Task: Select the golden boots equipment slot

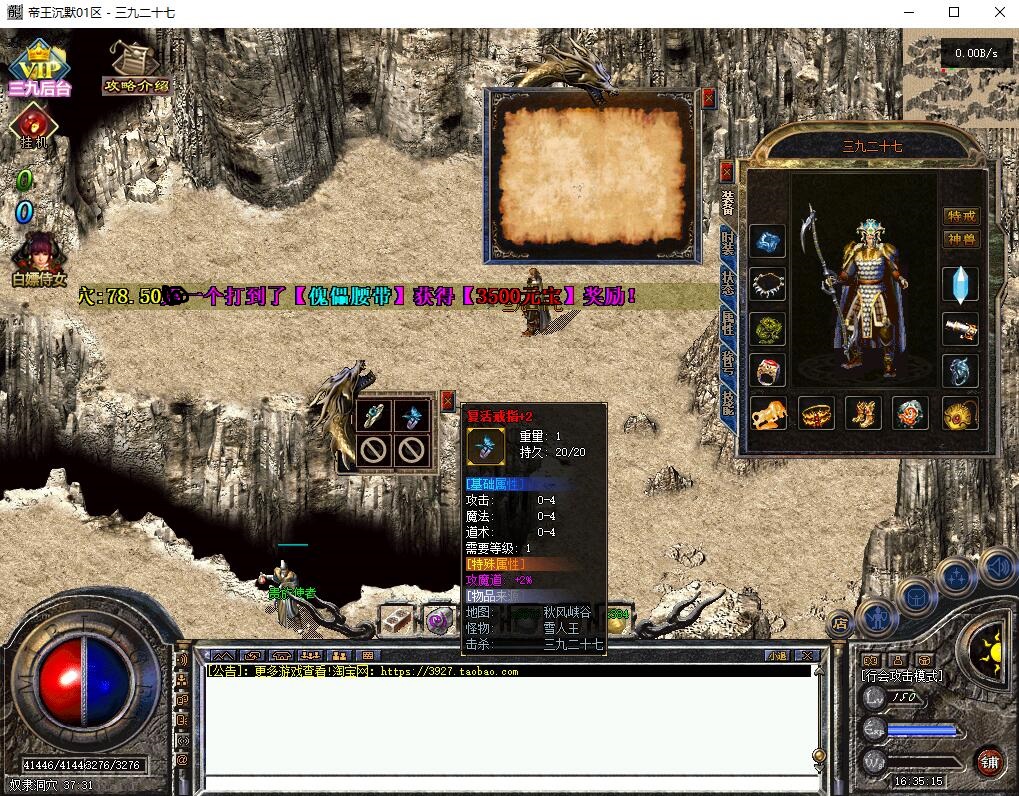Action: pyautogui.click(x=863, y=412)
